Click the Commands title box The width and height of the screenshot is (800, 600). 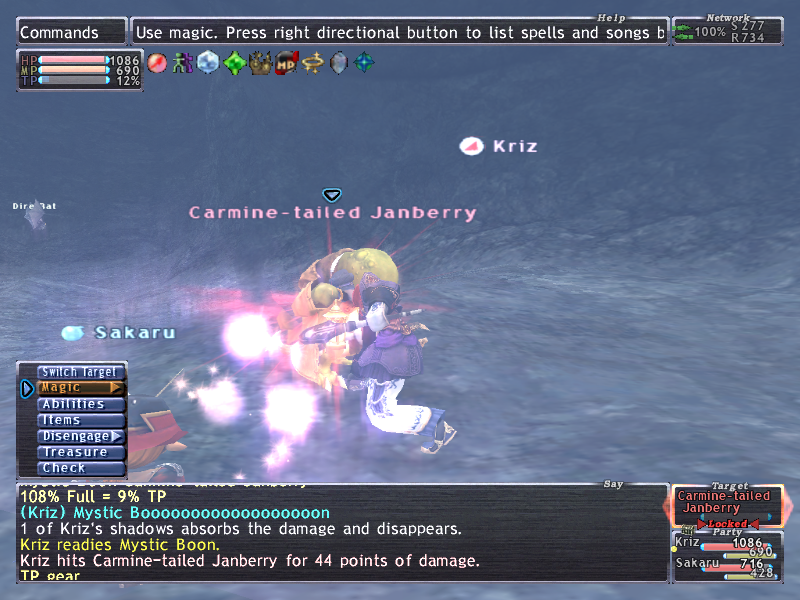[x=72, y=32]
